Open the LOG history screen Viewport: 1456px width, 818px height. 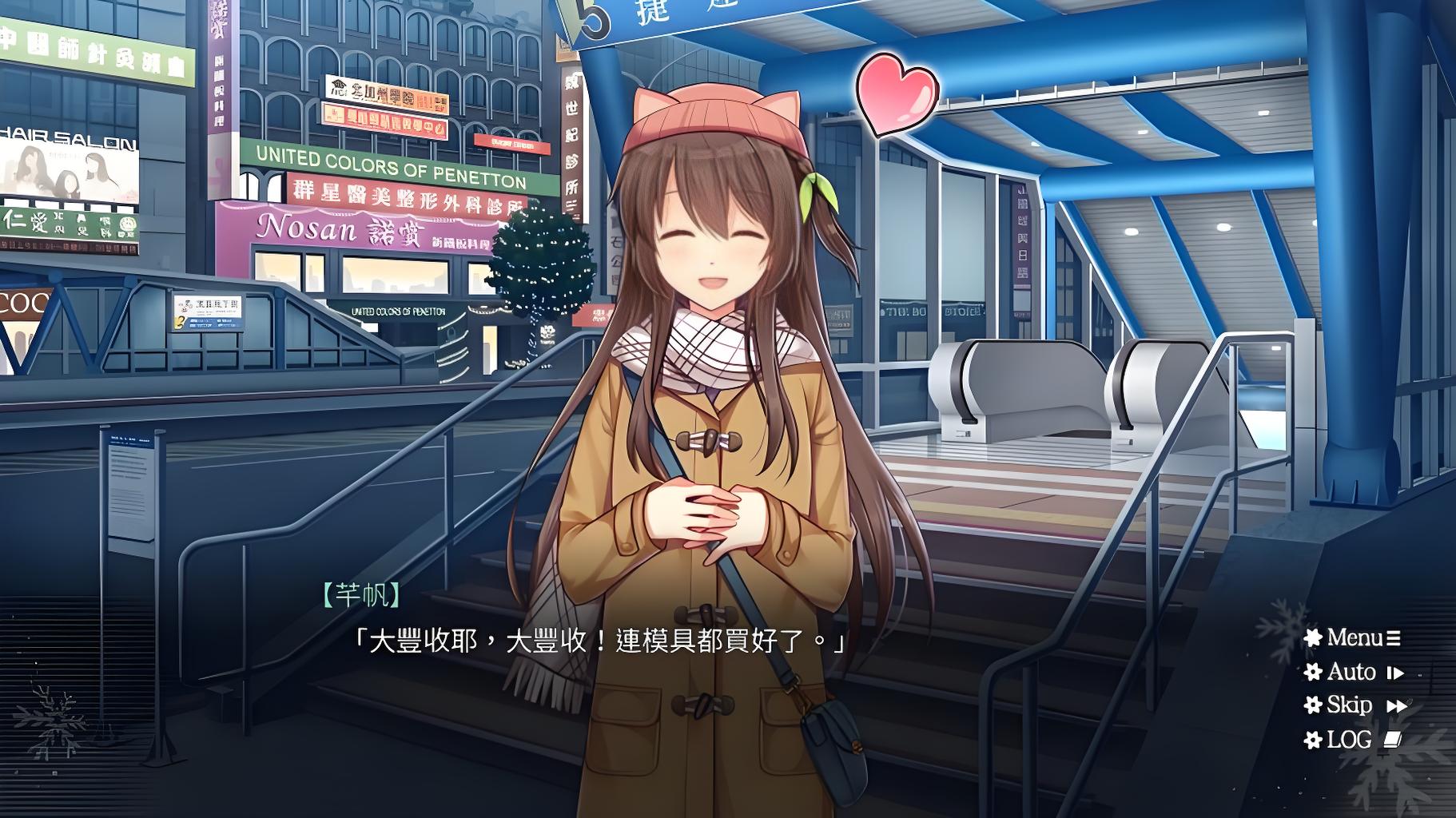(1351, 740)
